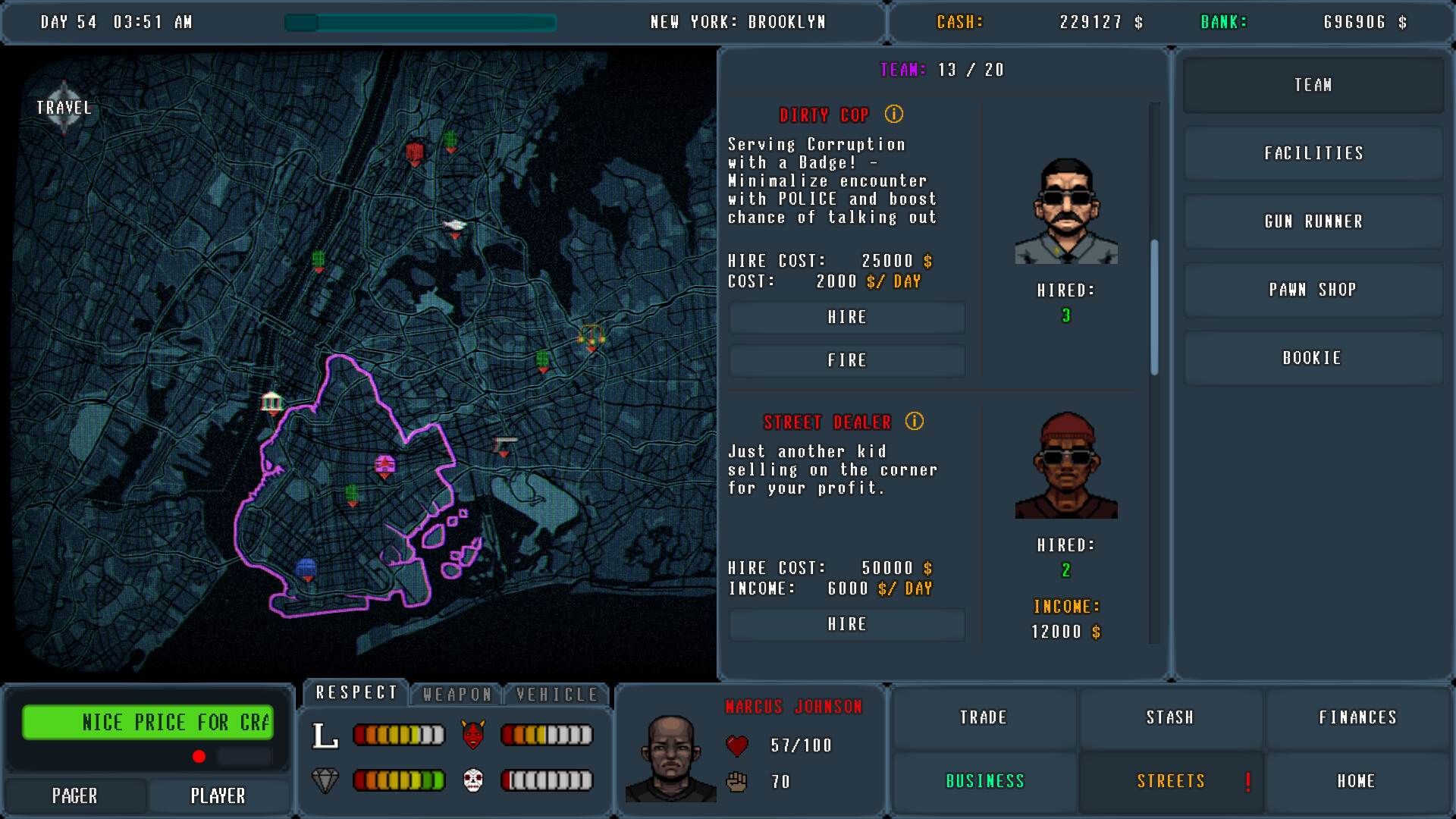This screenshot has width=1456, height=819.
Task: Select the red devil mask respect icon
Action: pyautogui.click(x=473, y=733)
